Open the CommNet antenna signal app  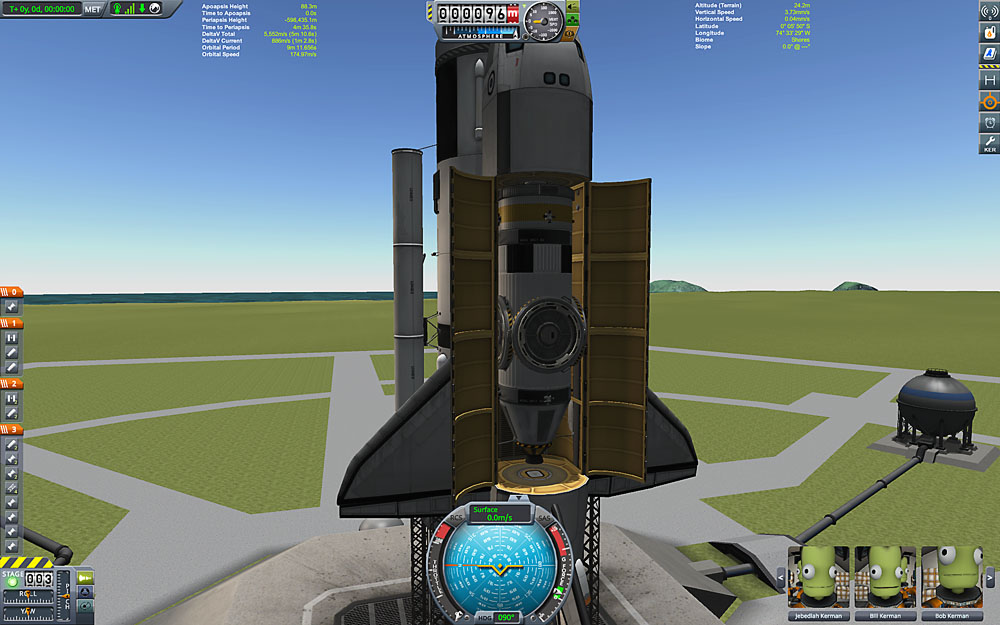coord(988,11)
